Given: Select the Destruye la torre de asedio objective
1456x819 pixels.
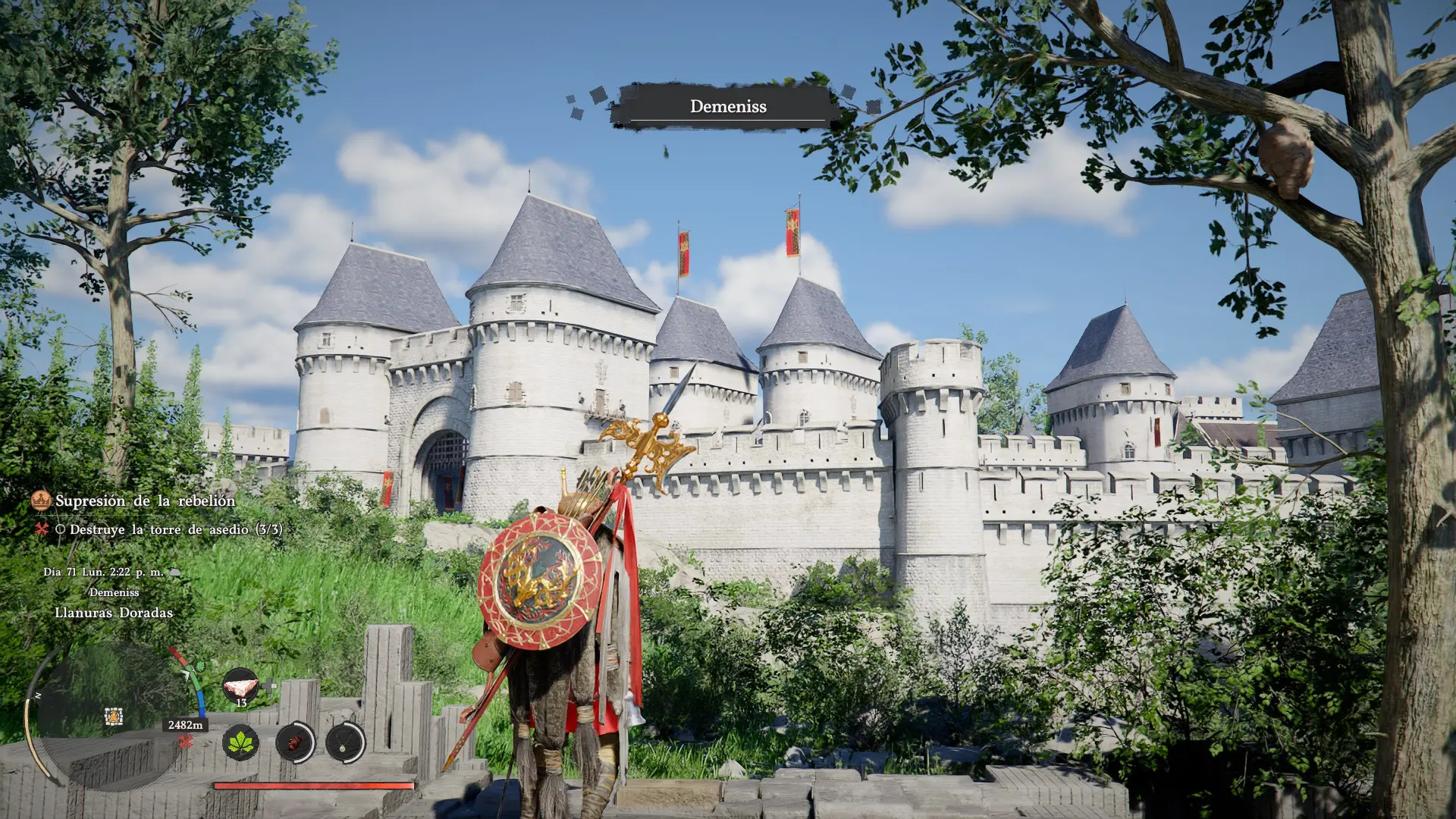Looking at the screenshot, I should click(x=175, y=529).
